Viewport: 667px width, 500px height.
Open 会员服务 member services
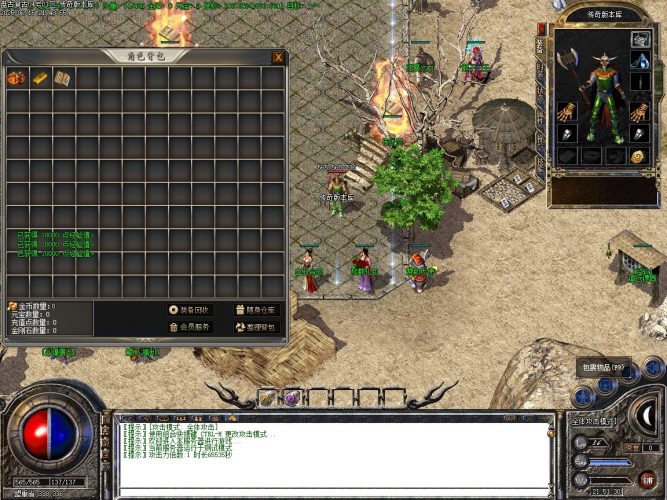point(190,327)
